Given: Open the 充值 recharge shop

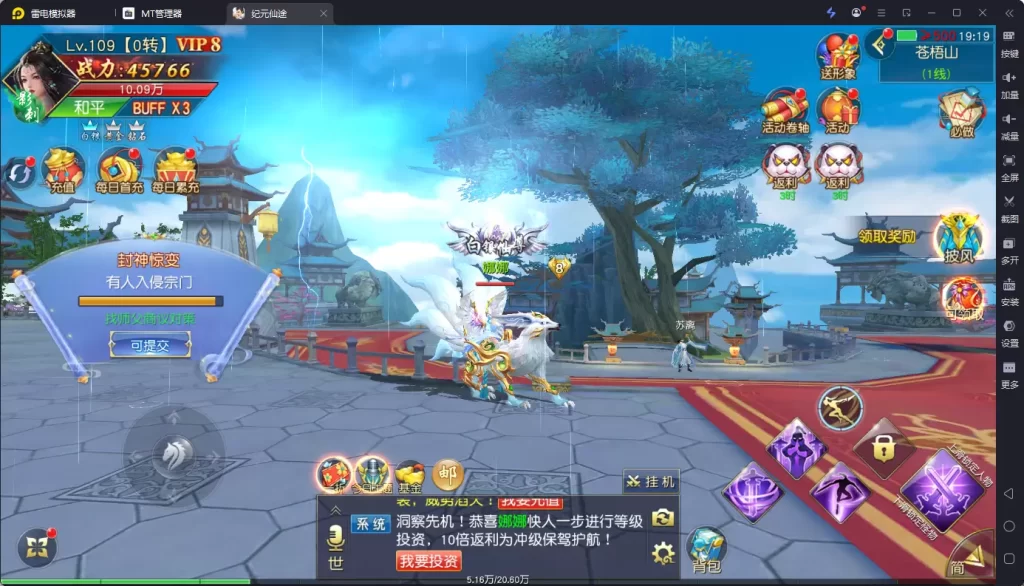Looking at the screenshot, I should click(x=63, y=169).
